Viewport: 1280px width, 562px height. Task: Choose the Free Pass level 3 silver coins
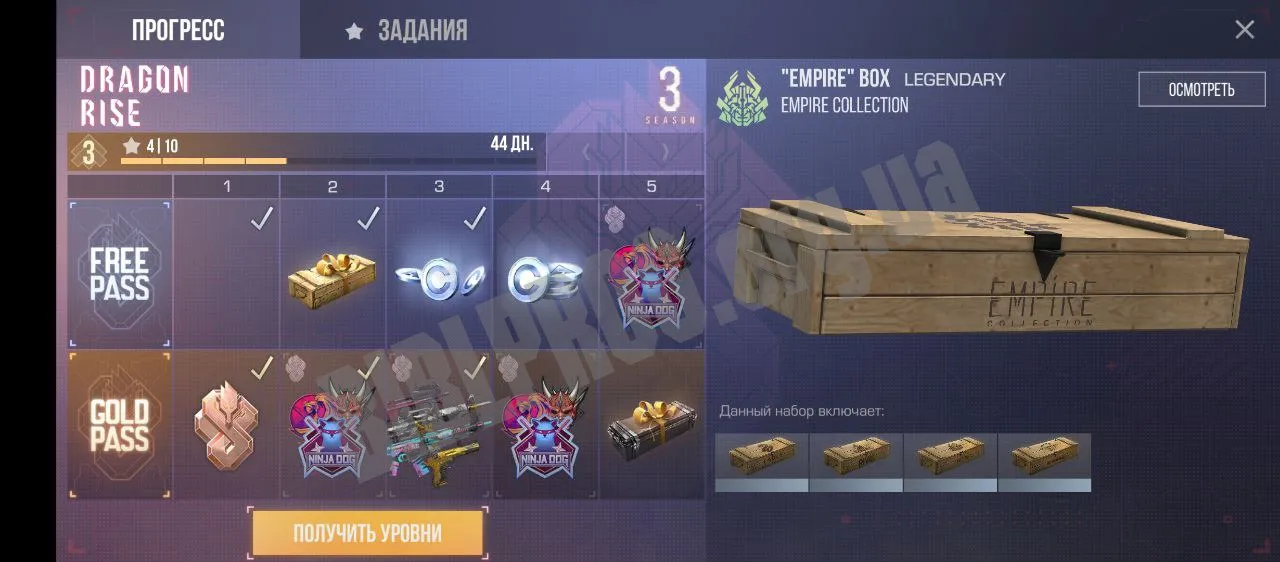[438, 276]
